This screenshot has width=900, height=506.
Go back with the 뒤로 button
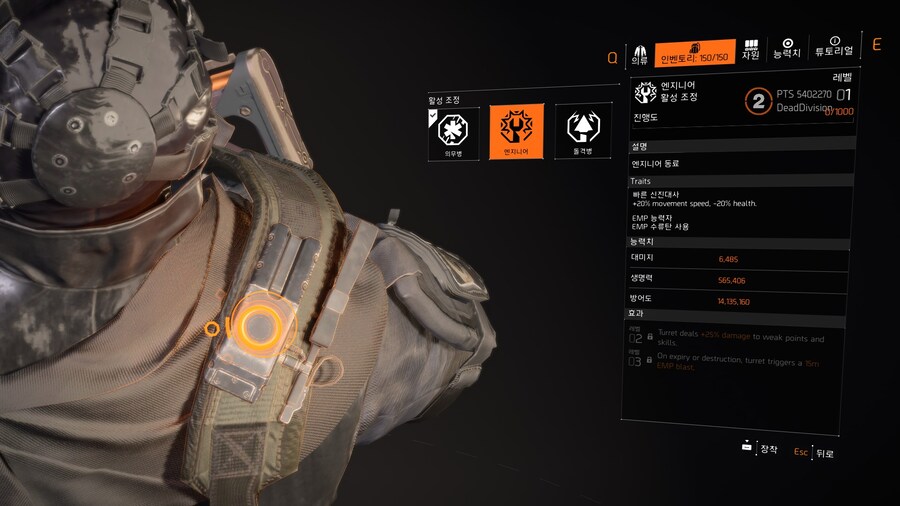[x=815, y=453]
